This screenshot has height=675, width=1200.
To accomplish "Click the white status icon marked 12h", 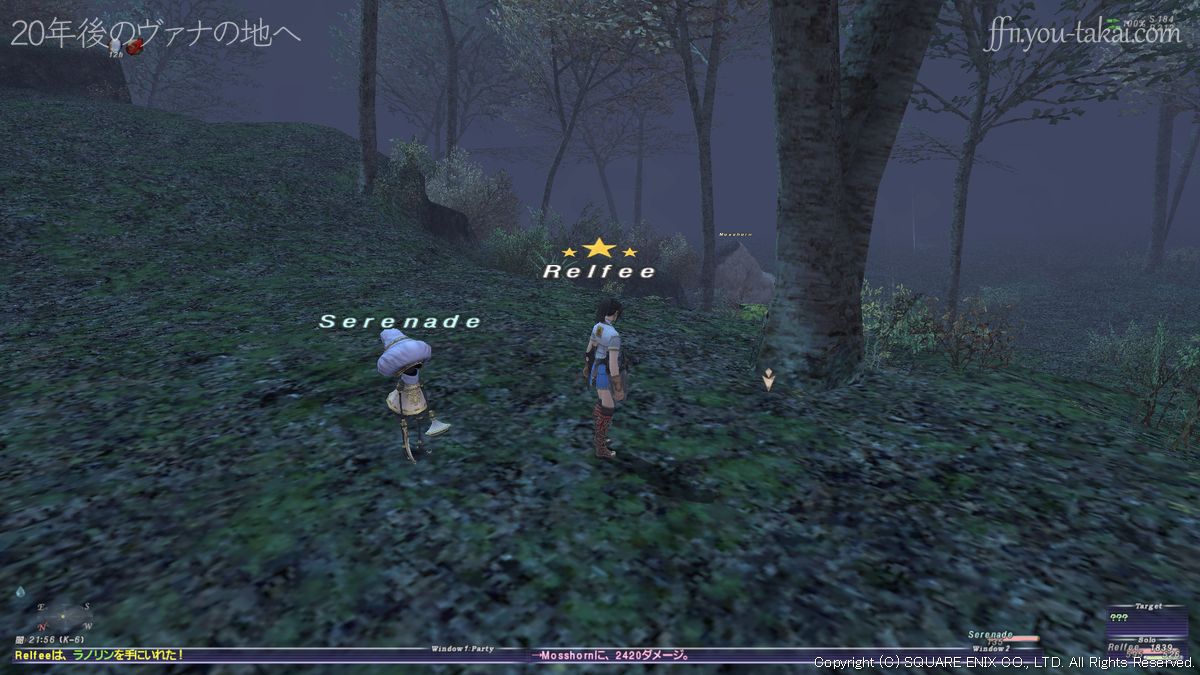I will pos(116,44).
